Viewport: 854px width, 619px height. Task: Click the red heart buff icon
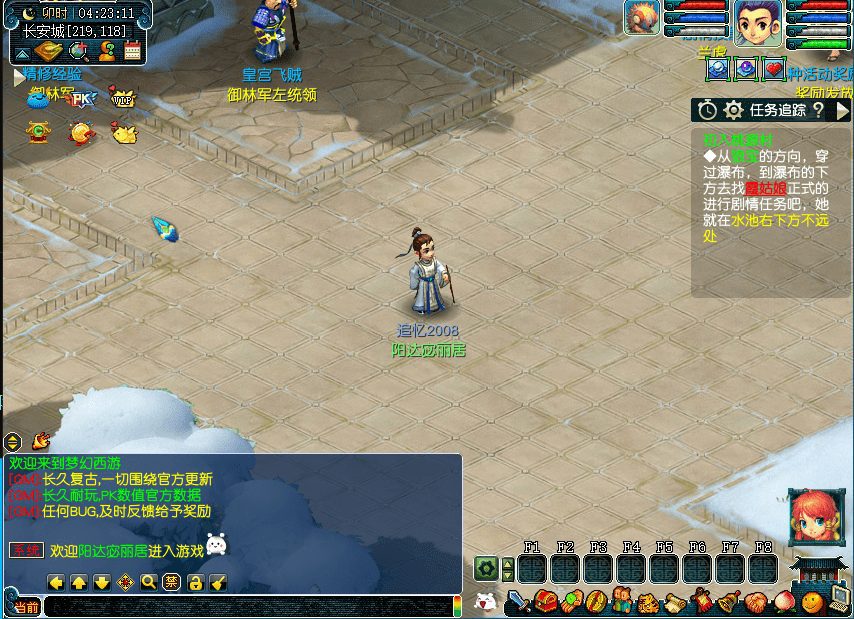tap(773, 70)
